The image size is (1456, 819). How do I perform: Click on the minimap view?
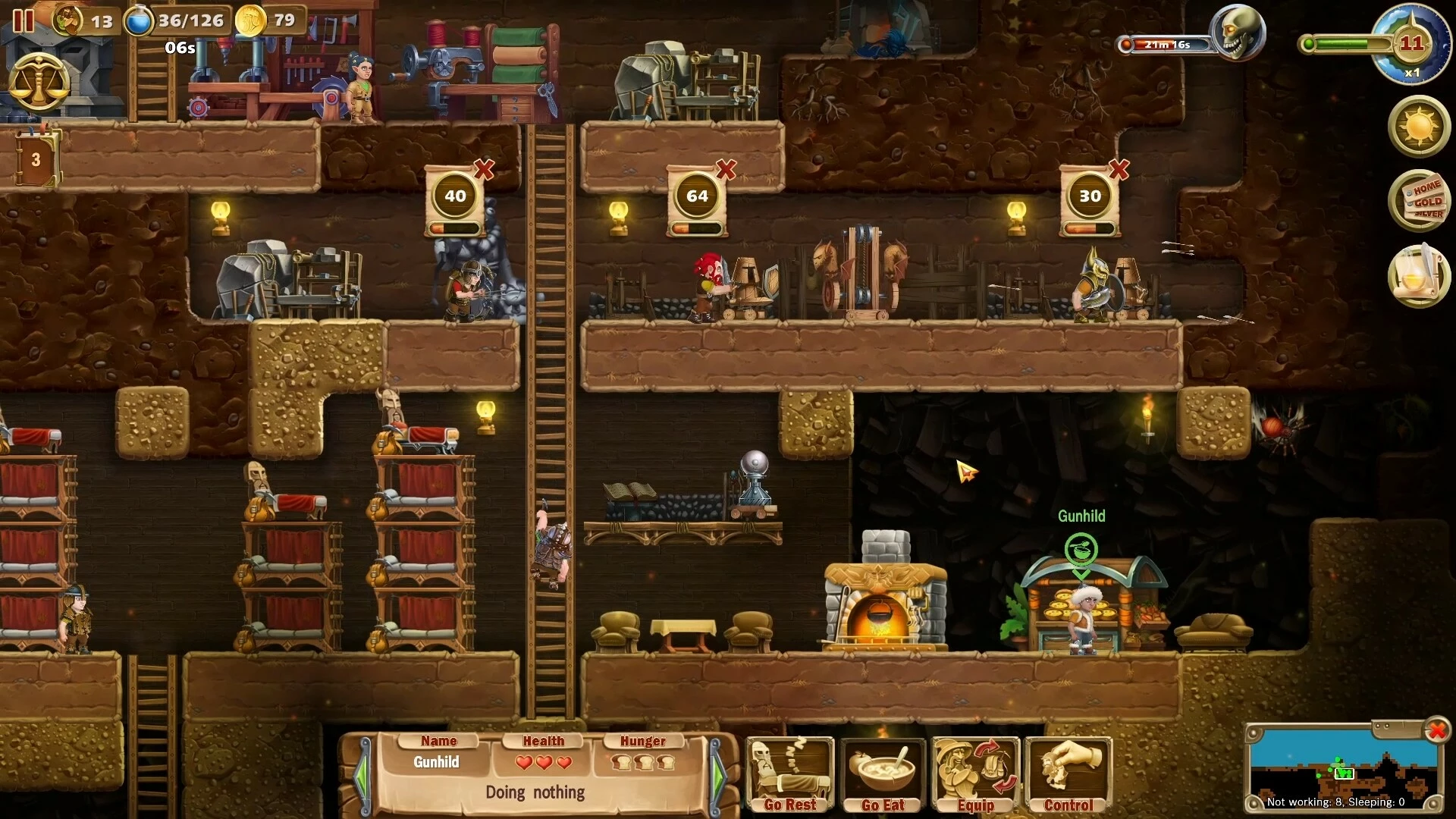(x=1342, y=762)
